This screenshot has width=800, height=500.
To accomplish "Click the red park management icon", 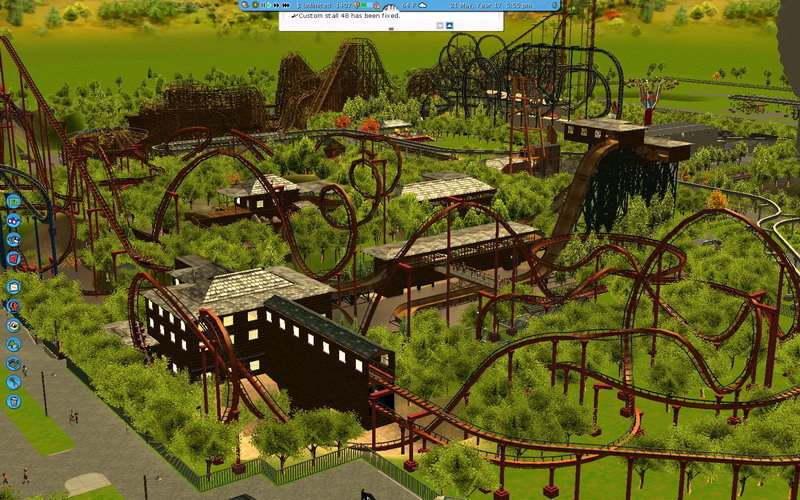I will (14, 258).
